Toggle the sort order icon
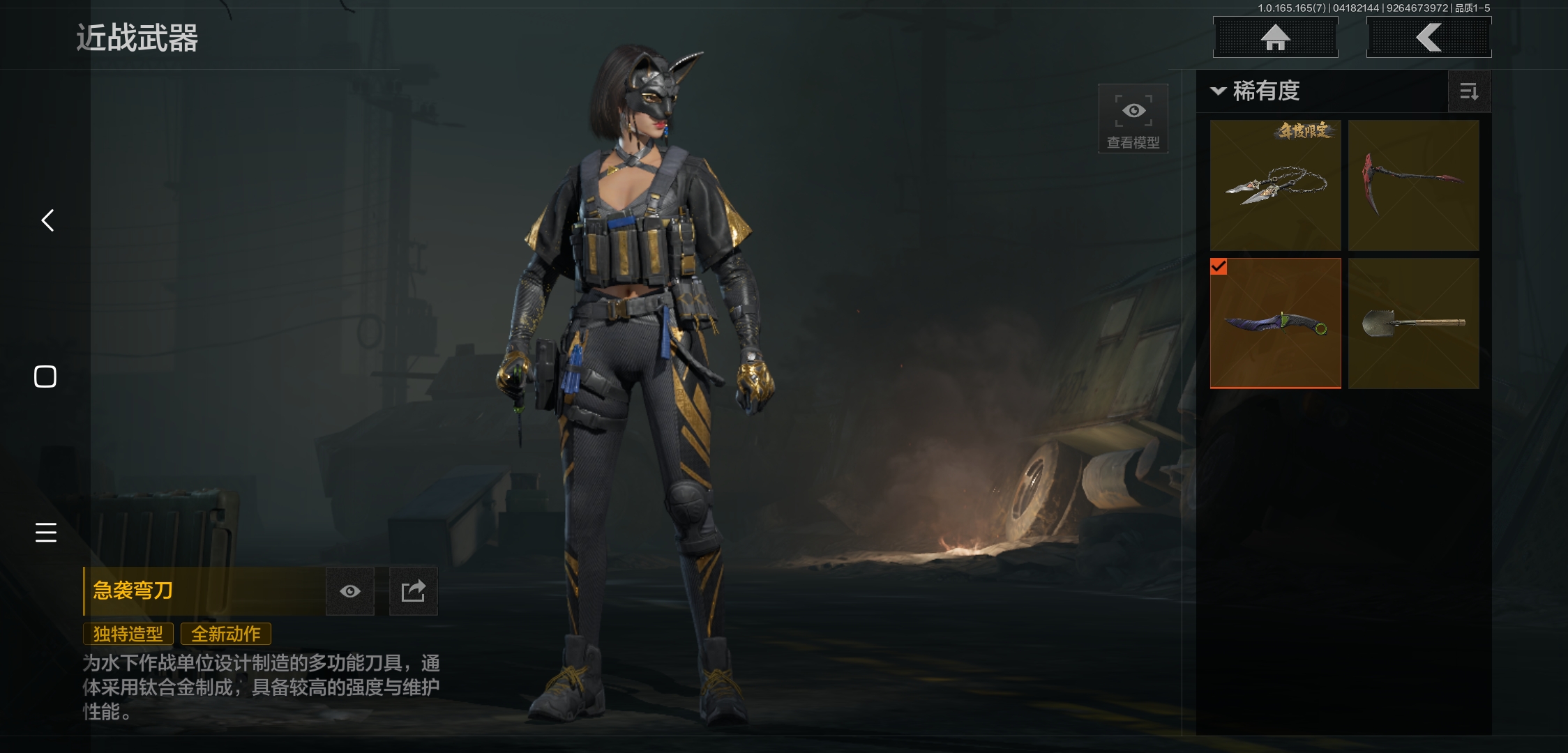 point(1469,91)
